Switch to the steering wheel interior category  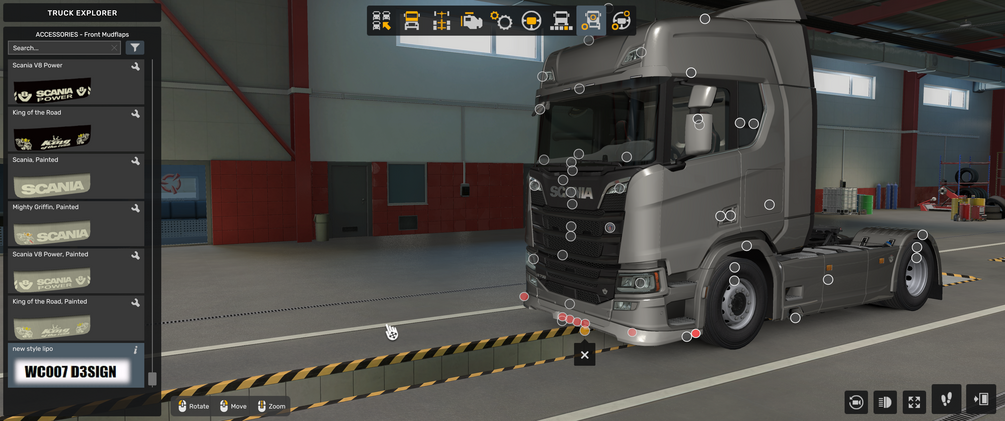pos(531,21)
